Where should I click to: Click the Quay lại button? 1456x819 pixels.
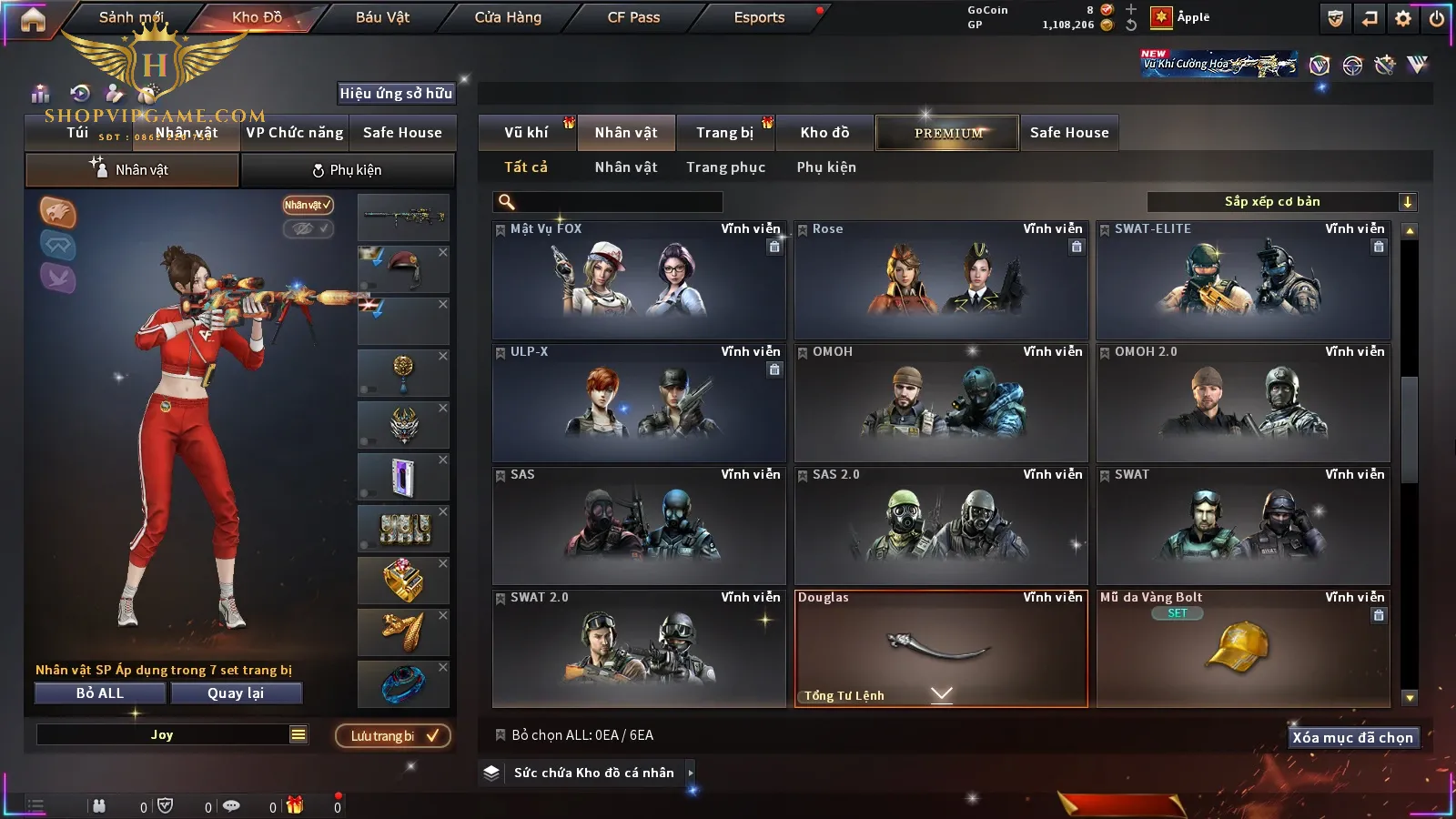[236, 693]
